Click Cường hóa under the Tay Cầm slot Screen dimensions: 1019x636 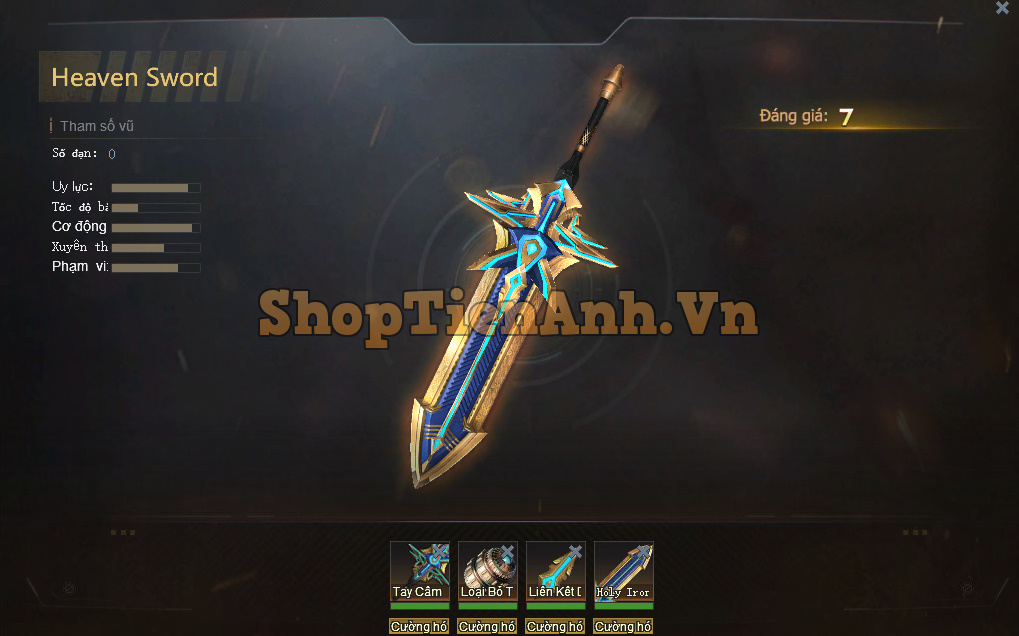(419, 627)
